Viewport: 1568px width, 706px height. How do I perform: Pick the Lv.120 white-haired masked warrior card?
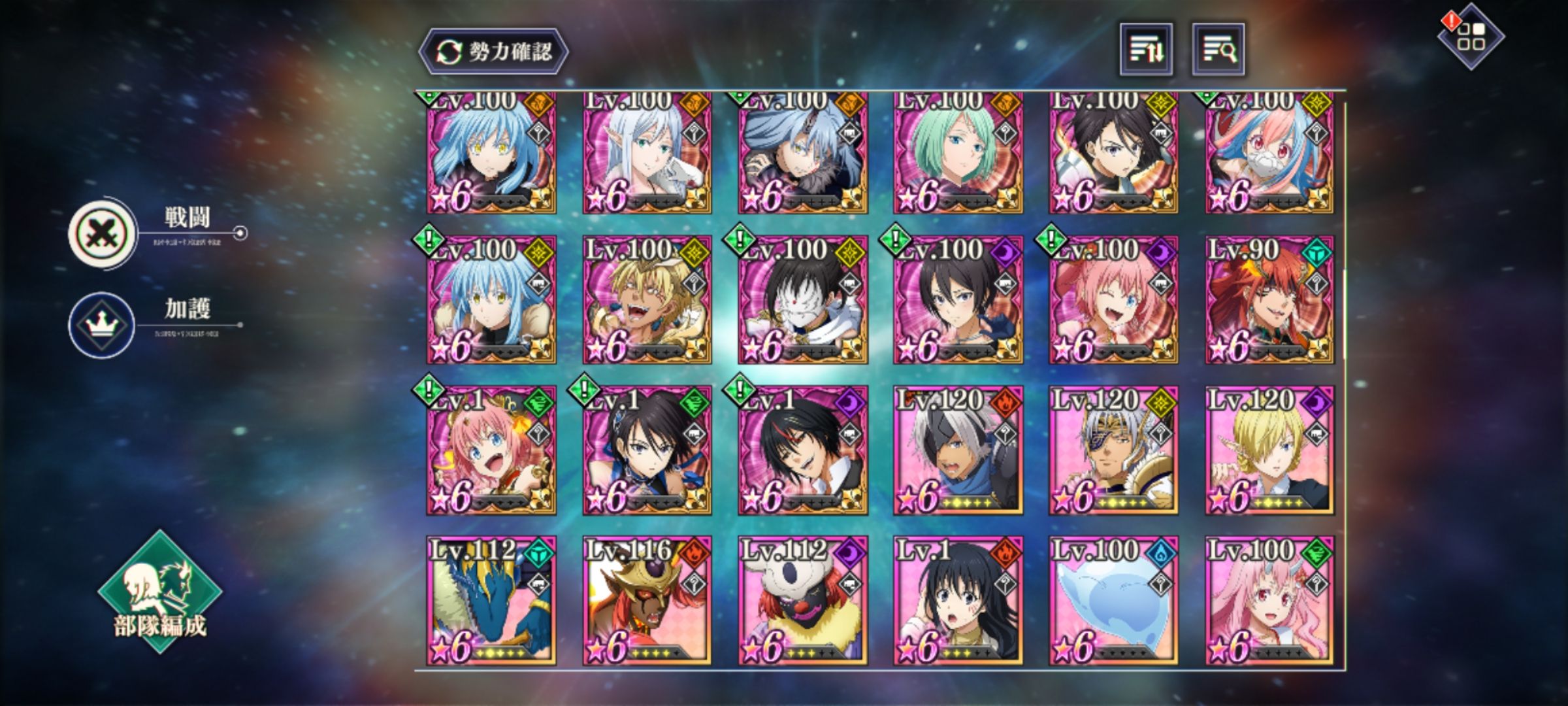tap(958, 451)
